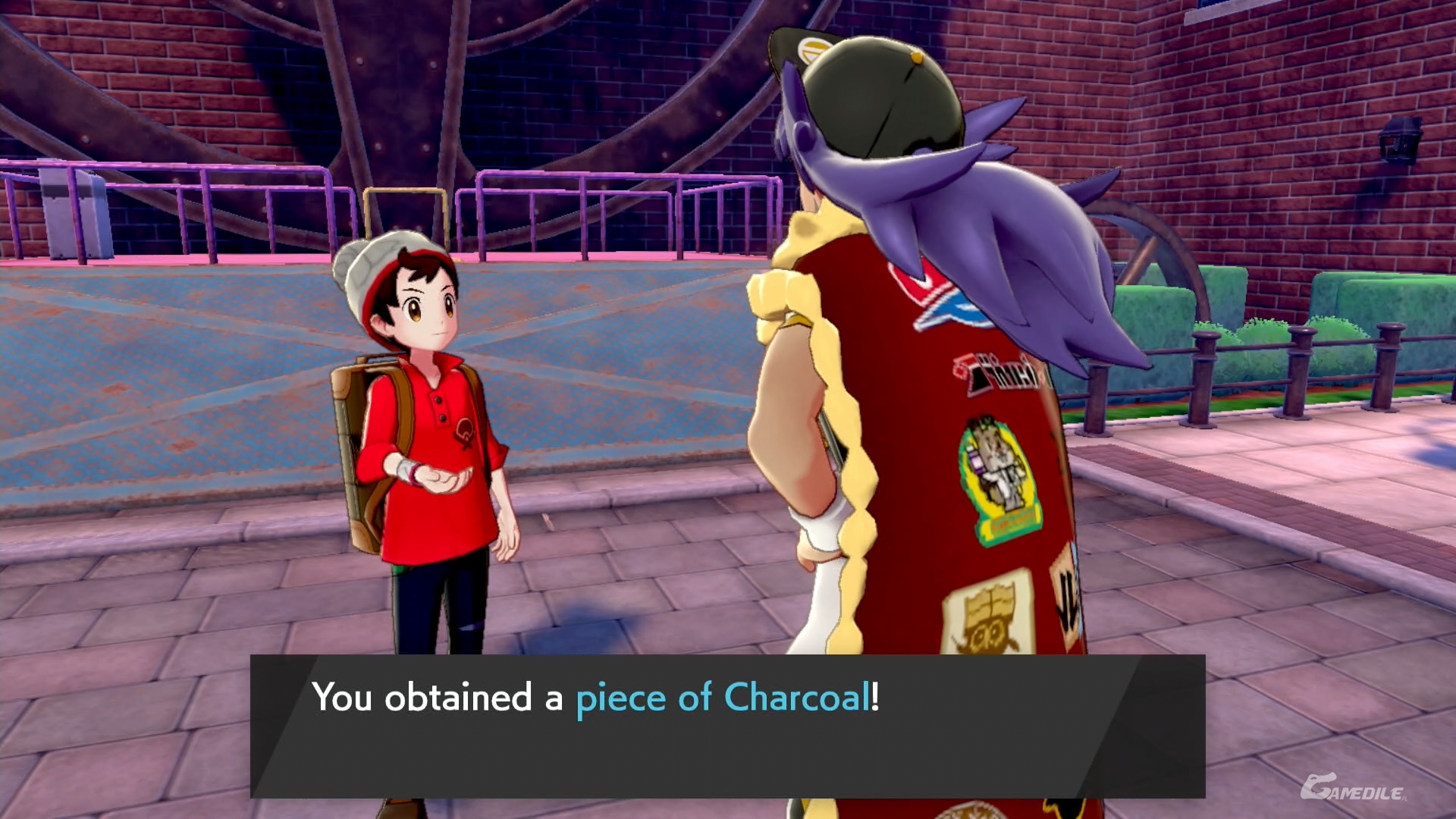The width and height of the screenshot is (1456, 819).
Task: Advance the Charcoal obtained message box
Action: pos(726,725)
